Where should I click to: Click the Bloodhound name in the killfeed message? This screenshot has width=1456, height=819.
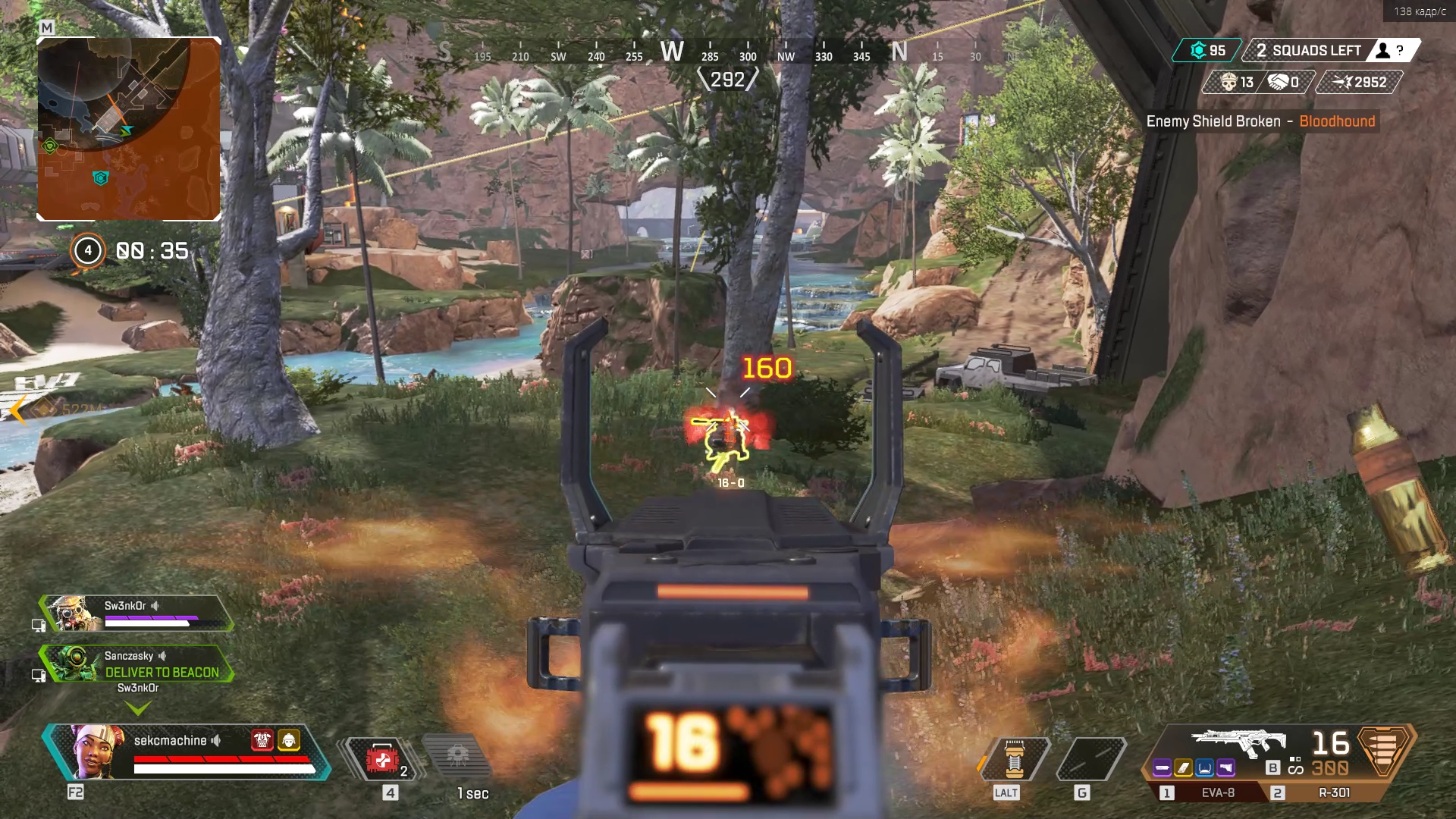point(1338,121)
